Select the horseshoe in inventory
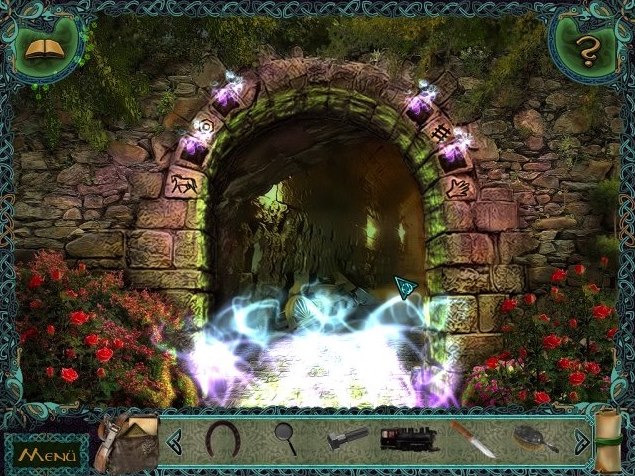The width and height of the screenshot is (635, 476). [x=221, y=436]
